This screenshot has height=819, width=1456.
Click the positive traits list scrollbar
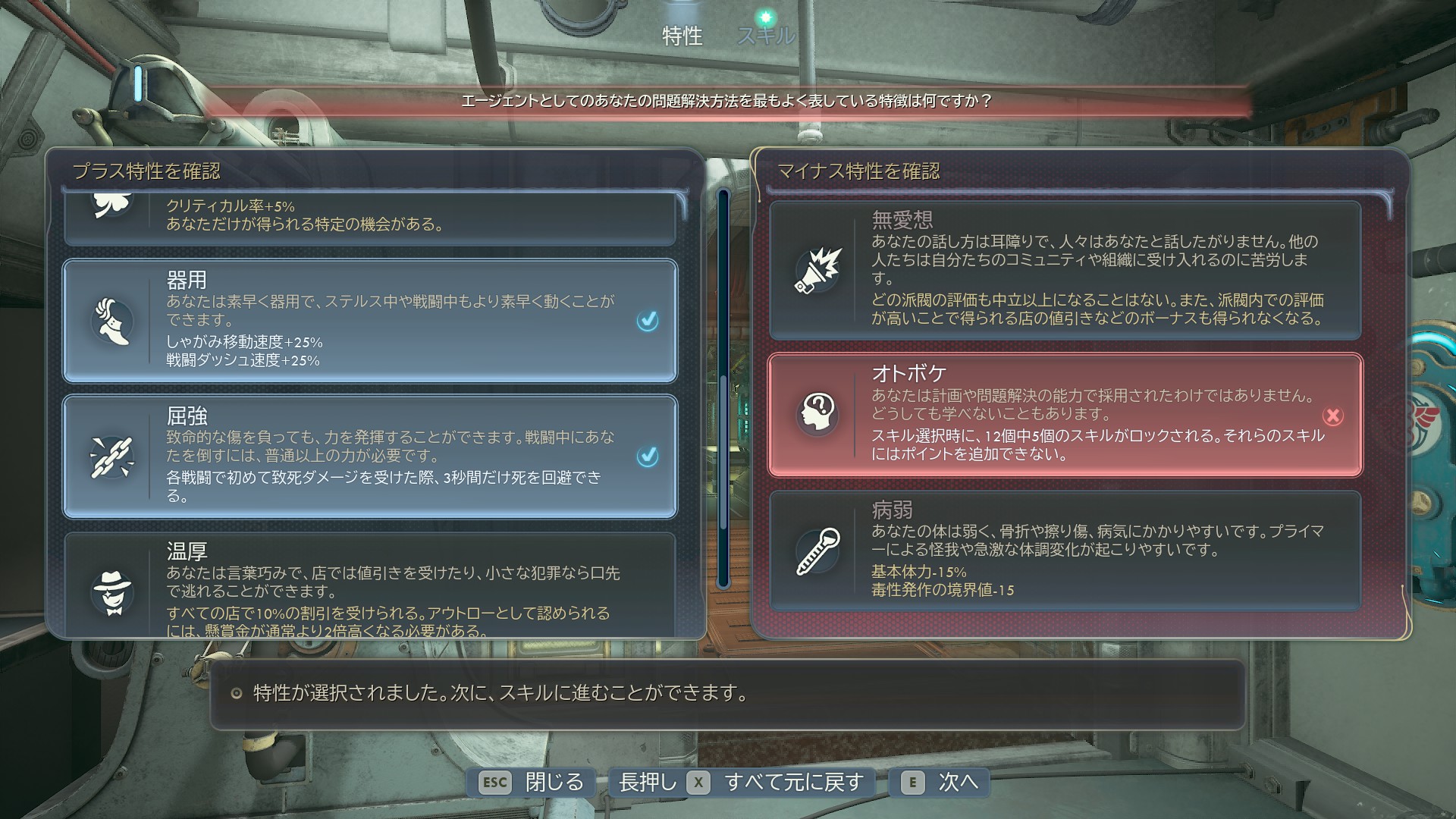click(723, 387)
